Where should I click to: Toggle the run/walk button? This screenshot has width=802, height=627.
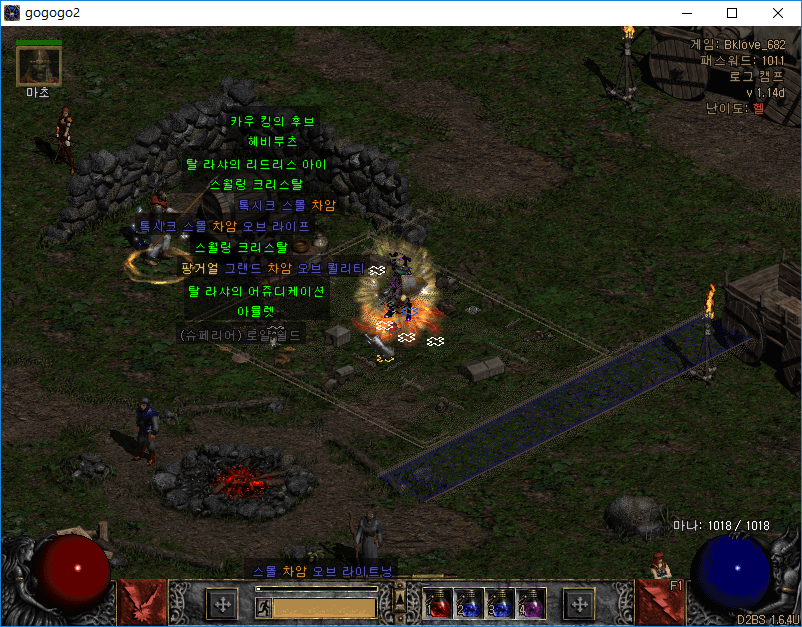(x=263, y=606)
